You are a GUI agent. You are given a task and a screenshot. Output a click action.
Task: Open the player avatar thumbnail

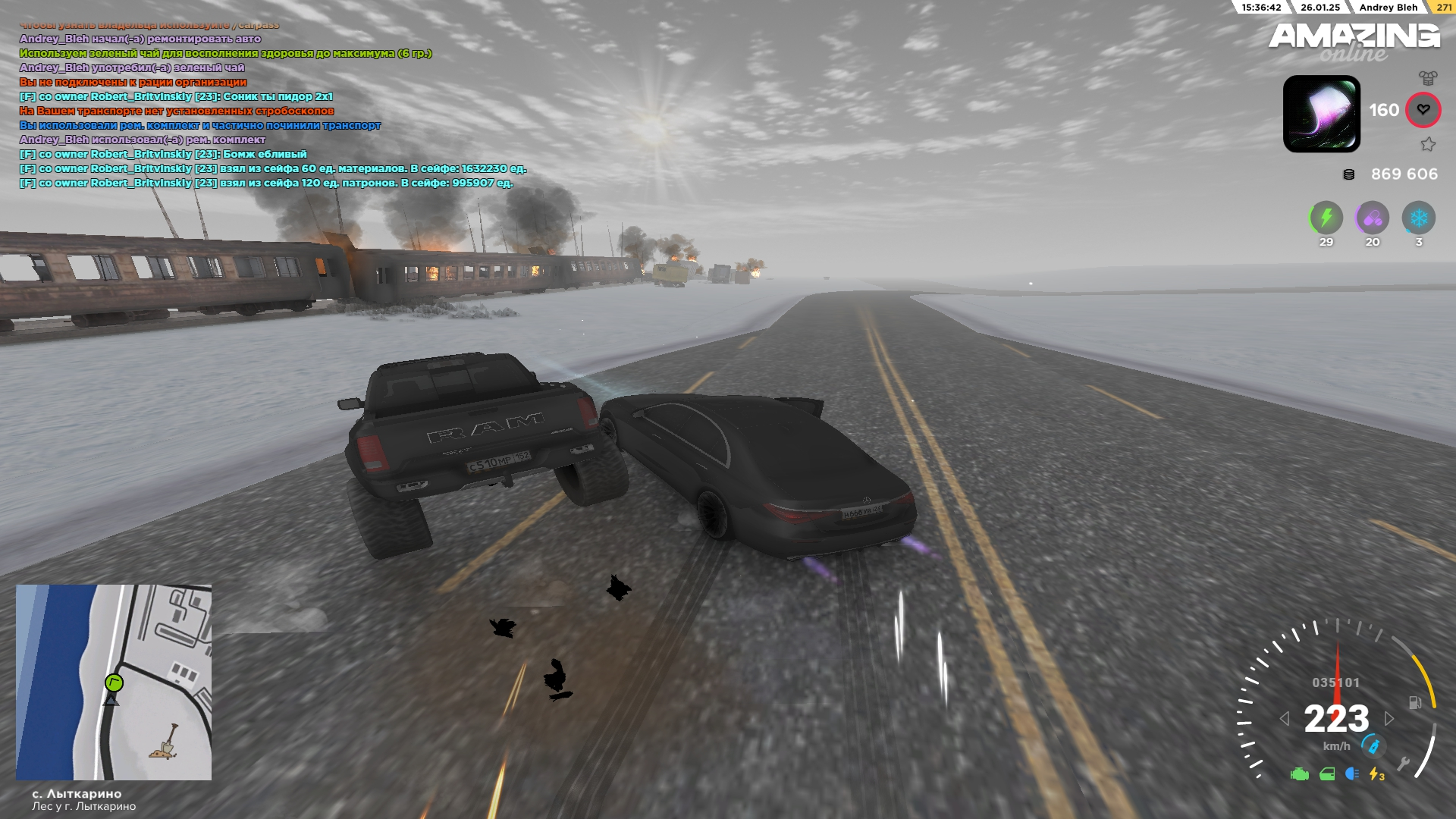point(1321,114)
